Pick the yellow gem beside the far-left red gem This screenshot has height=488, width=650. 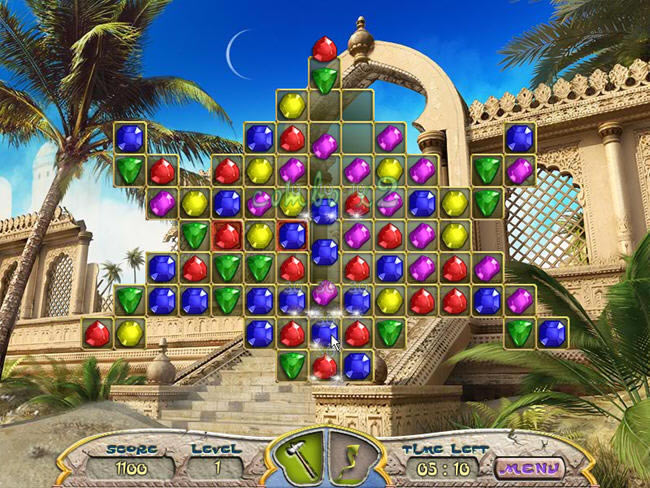coord(130,333)
